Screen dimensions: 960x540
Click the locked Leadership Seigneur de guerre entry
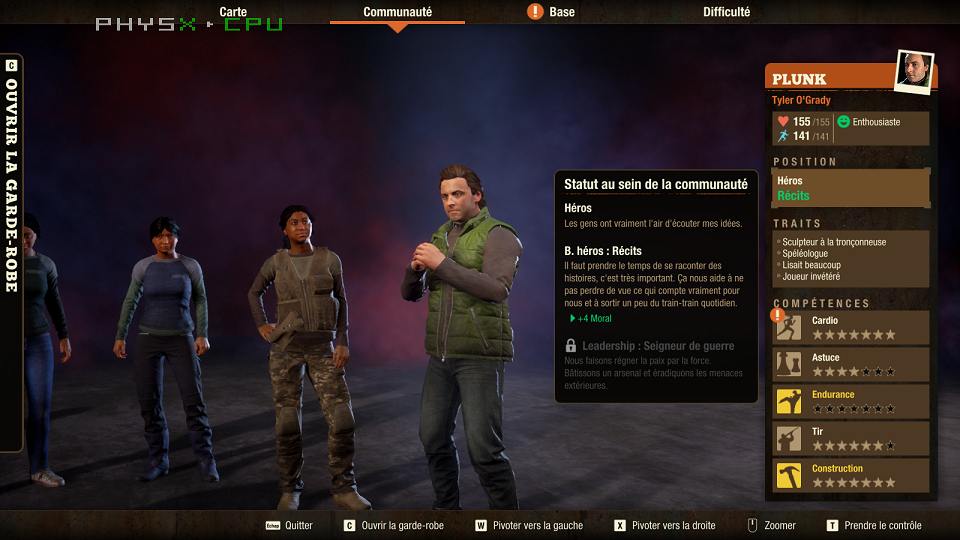pyautogui.click(x=657, y=346)
